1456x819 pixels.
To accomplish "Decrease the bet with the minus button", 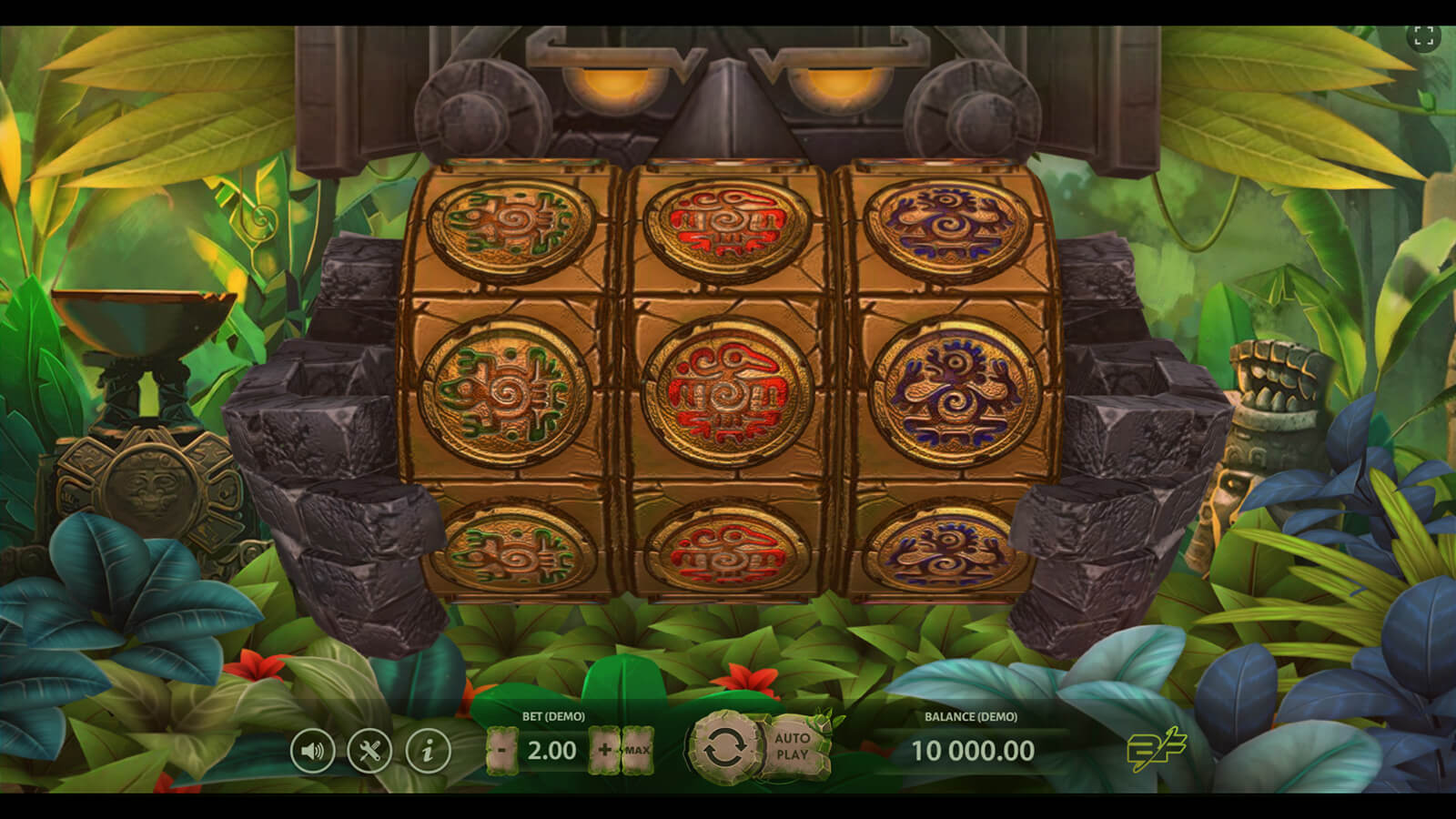I will point(501,751).
